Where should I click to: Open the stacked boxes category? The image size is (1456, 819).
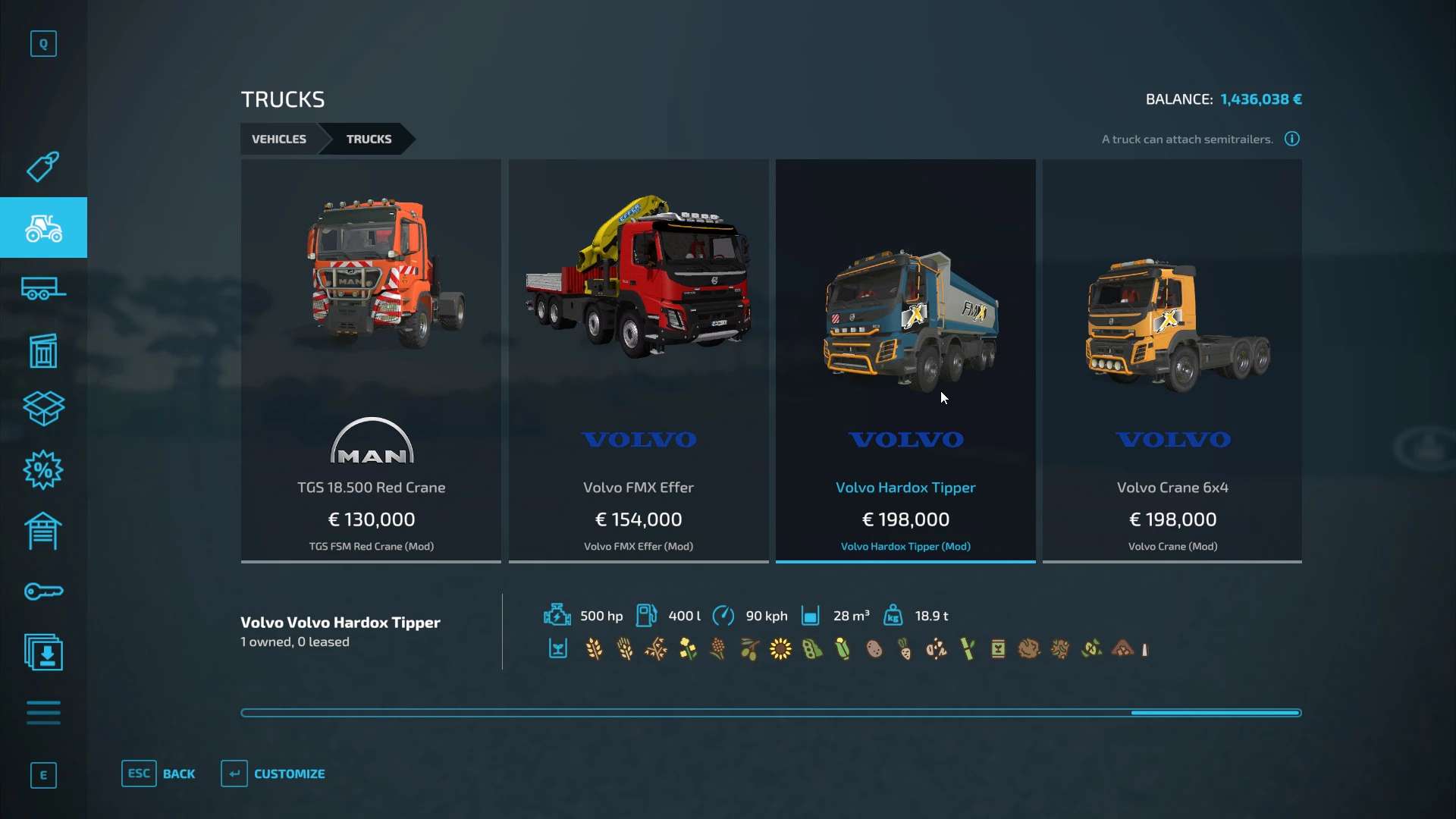[43, 409]
